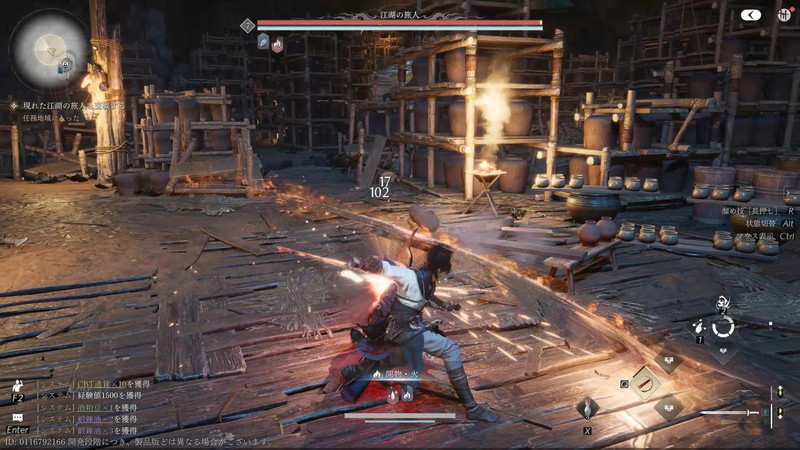Activate the highlighted central skill diamond
Image resolution: width=800 pixels, height=450 pixels.
[642, 382]
